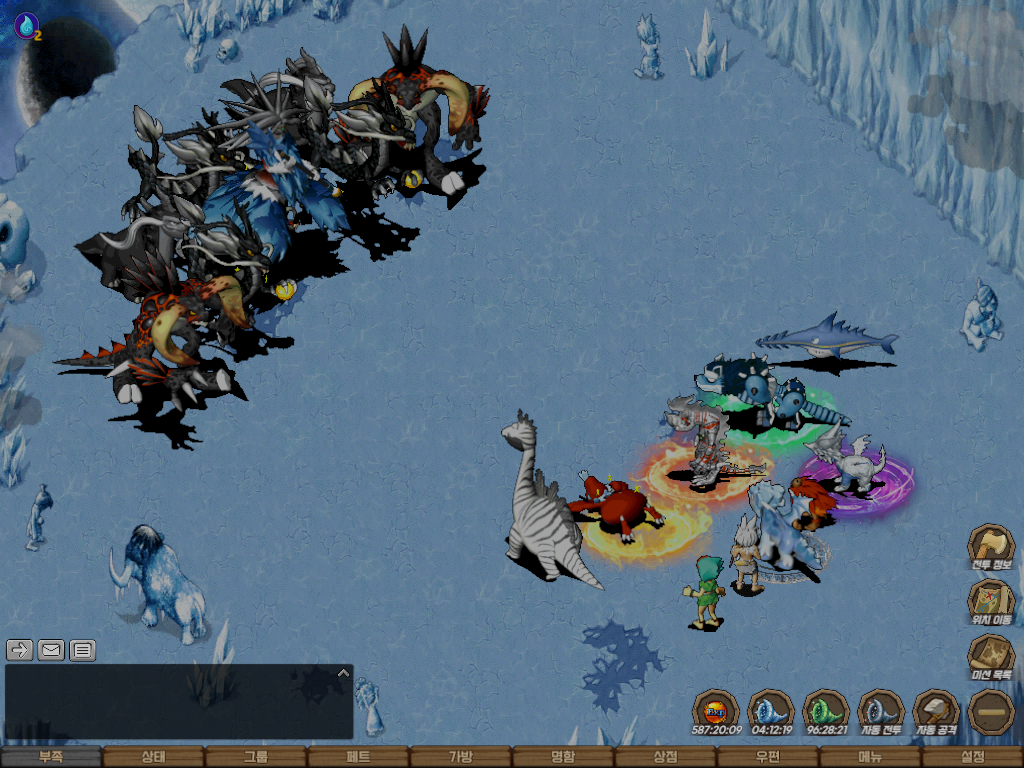Screen dimensions: 1024x768
Task: Toggle 자동 공격 auto attack hammer
Action: tap(936, 712)
